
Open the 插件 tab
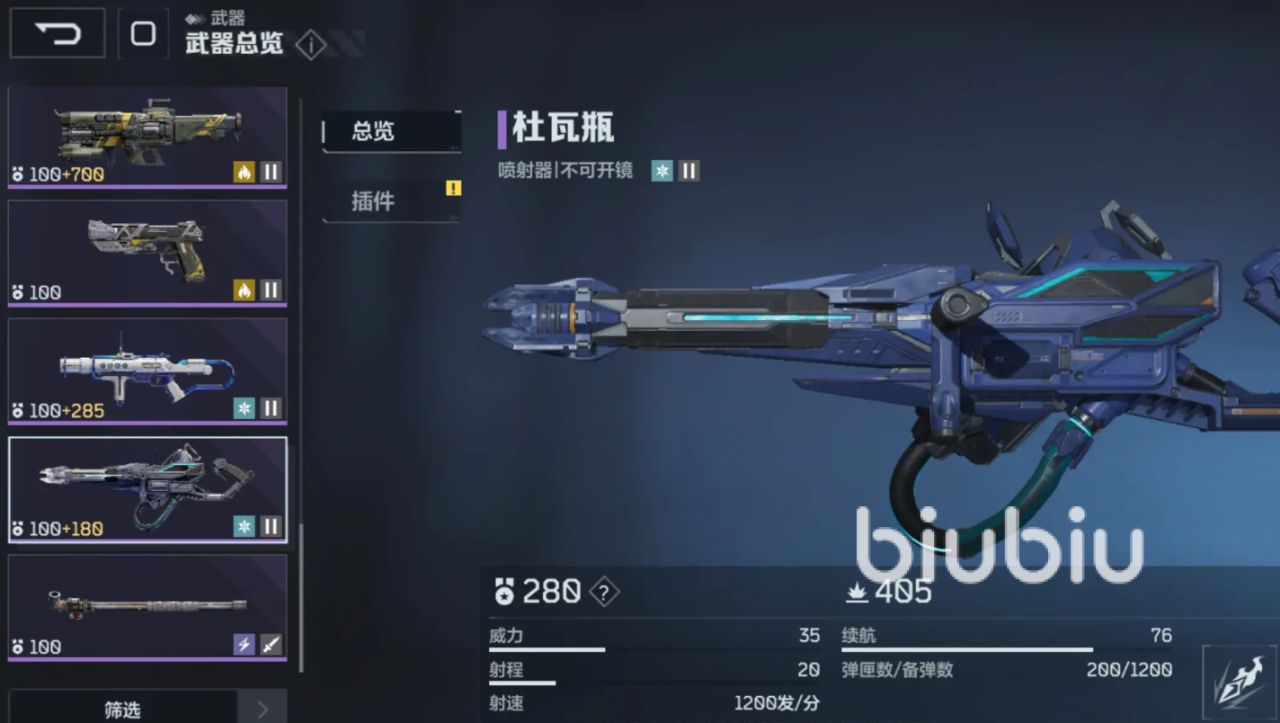(390, 201)
